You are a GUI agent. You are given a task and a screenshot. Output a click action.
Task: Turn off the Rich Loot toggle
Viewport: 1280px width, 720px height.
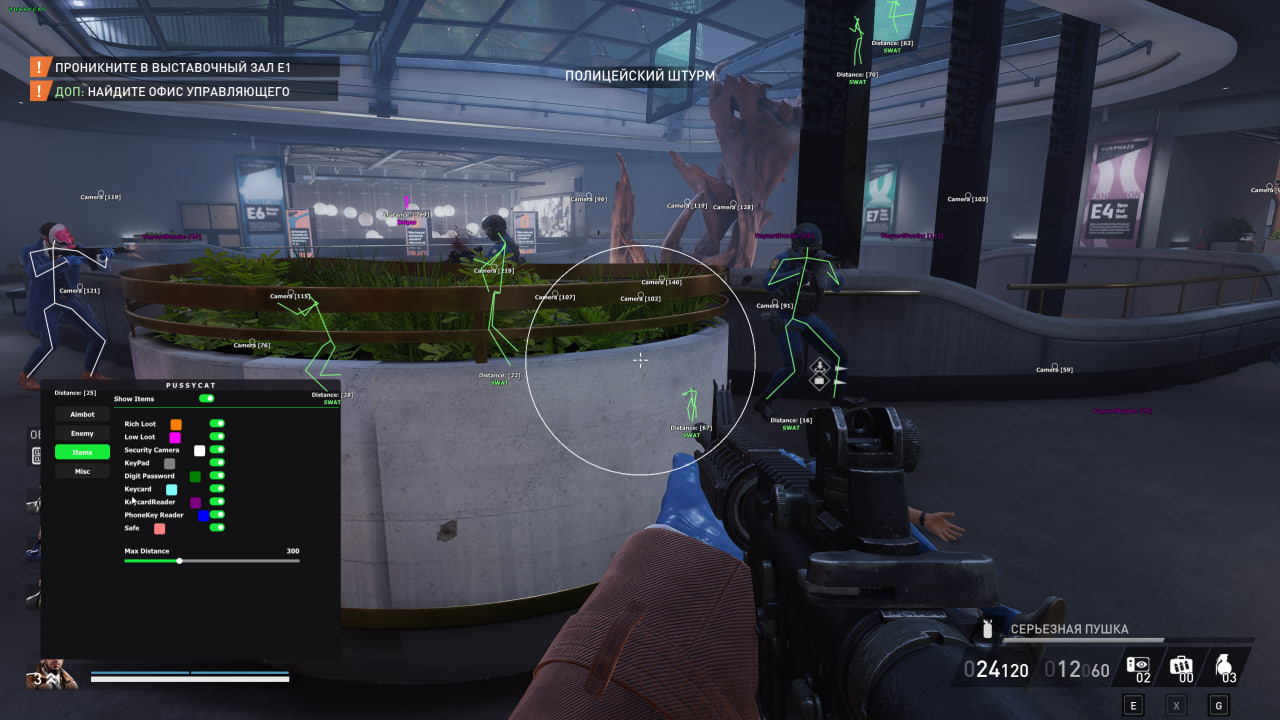pyautogui.click(x=217, y=424)
